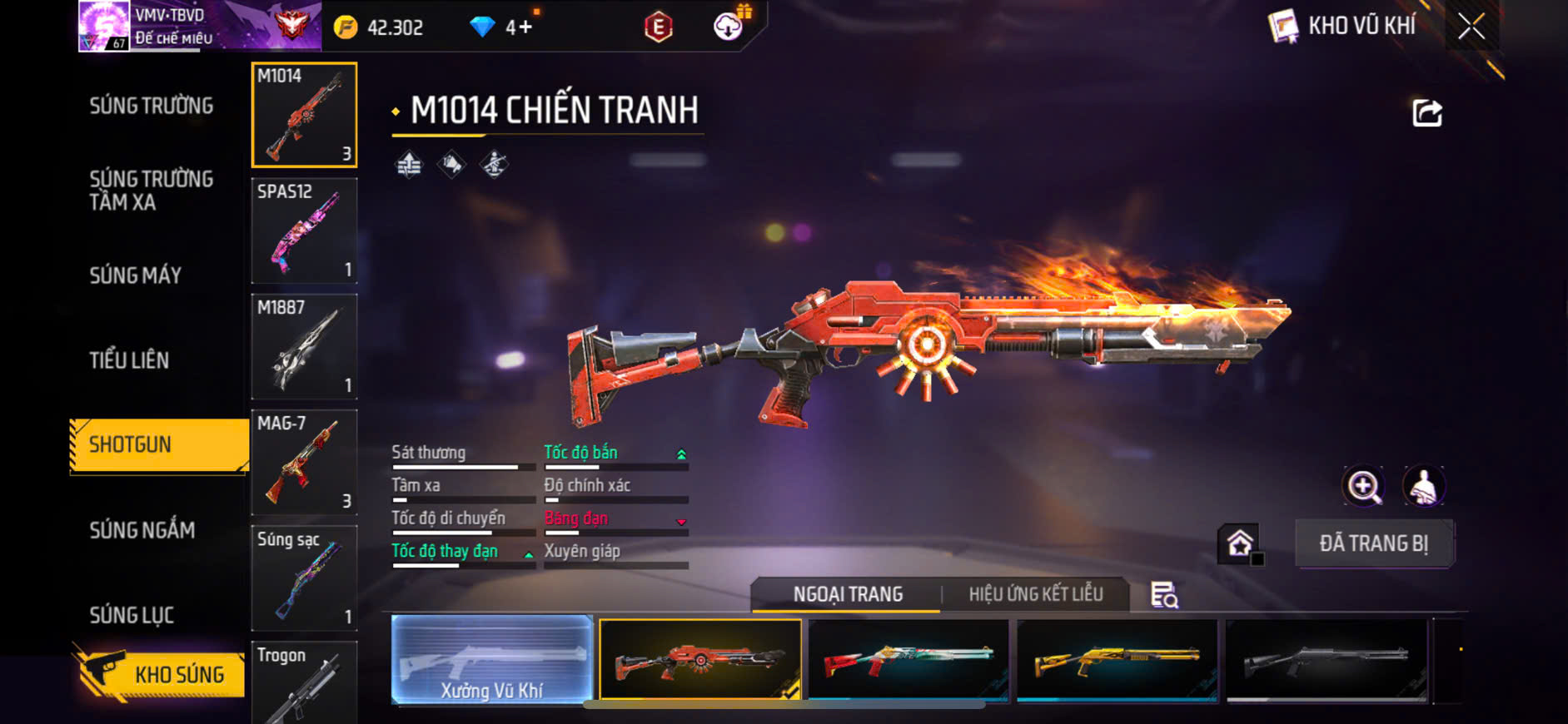Select the Súng Máy category
Viewport: 1568px width, 724px height.
(135, 275)
